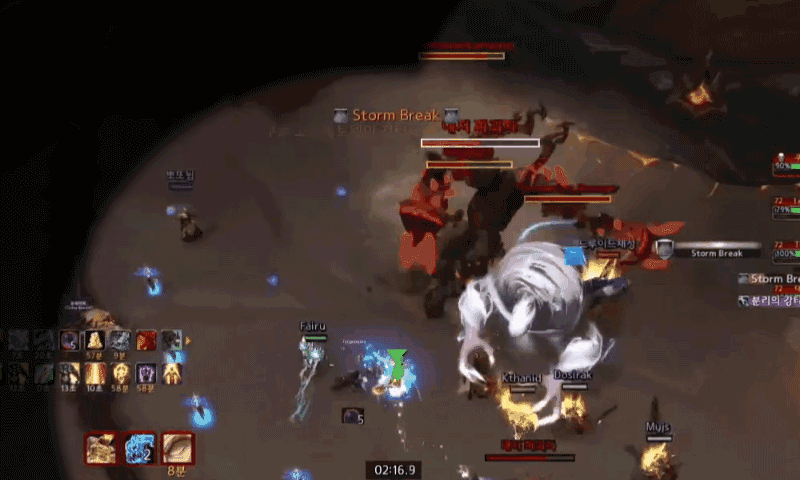
Task: Select the gold pile buff icon
Action: [95, 341]
